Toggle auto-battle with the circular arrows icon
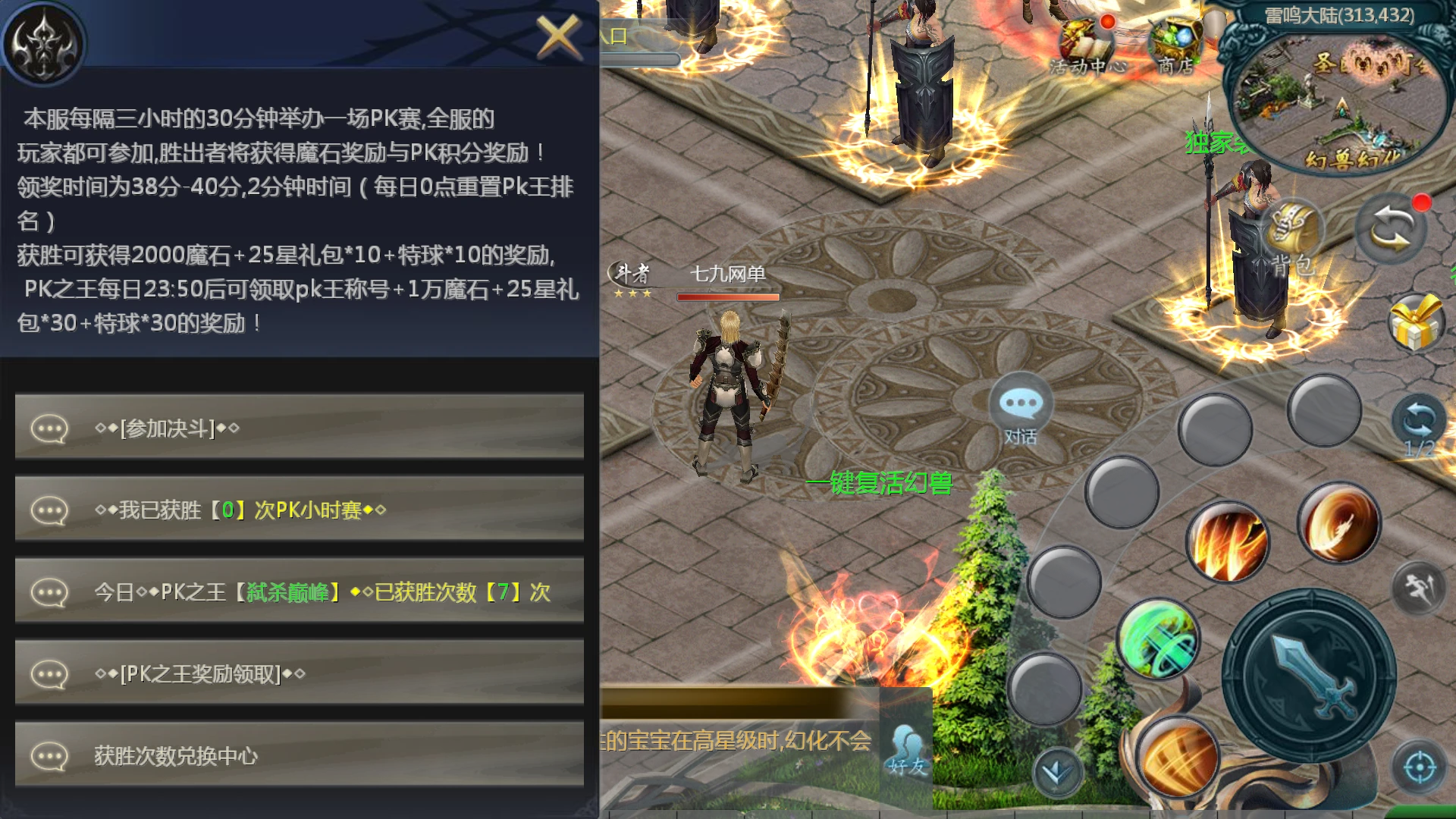The image size is (1456, 819). [x=1390, y=227]
